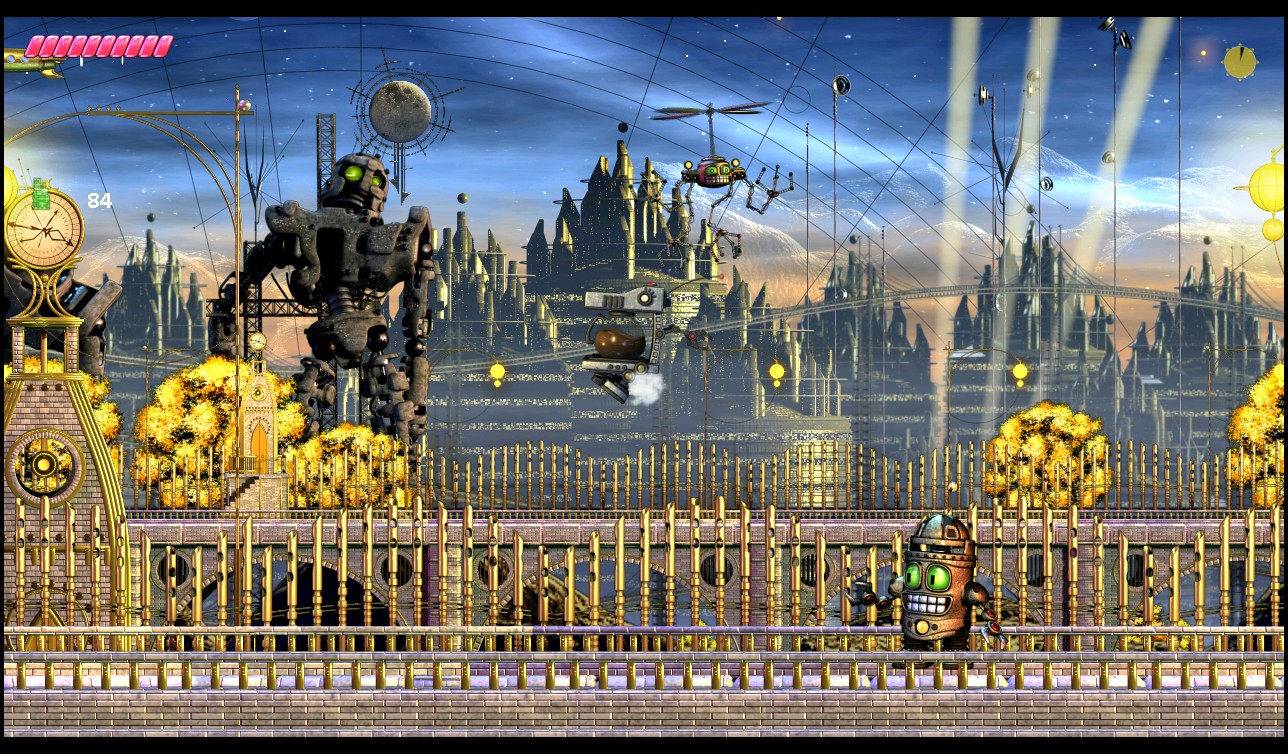1288x754 pixels.
Task: Click the pink segmented health bar
Action: 98,44
